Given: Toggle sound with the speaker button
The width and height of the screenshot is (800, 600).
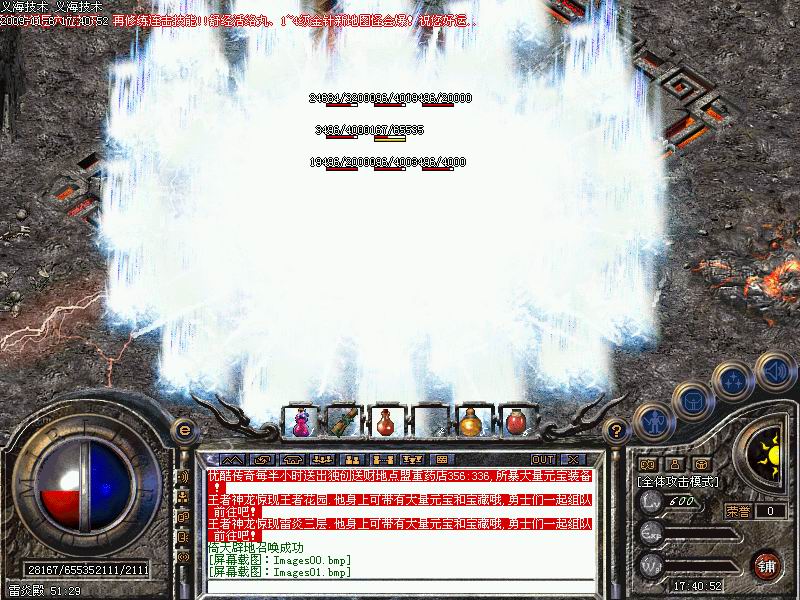Looking at the screenshot, I should [774, 369].
